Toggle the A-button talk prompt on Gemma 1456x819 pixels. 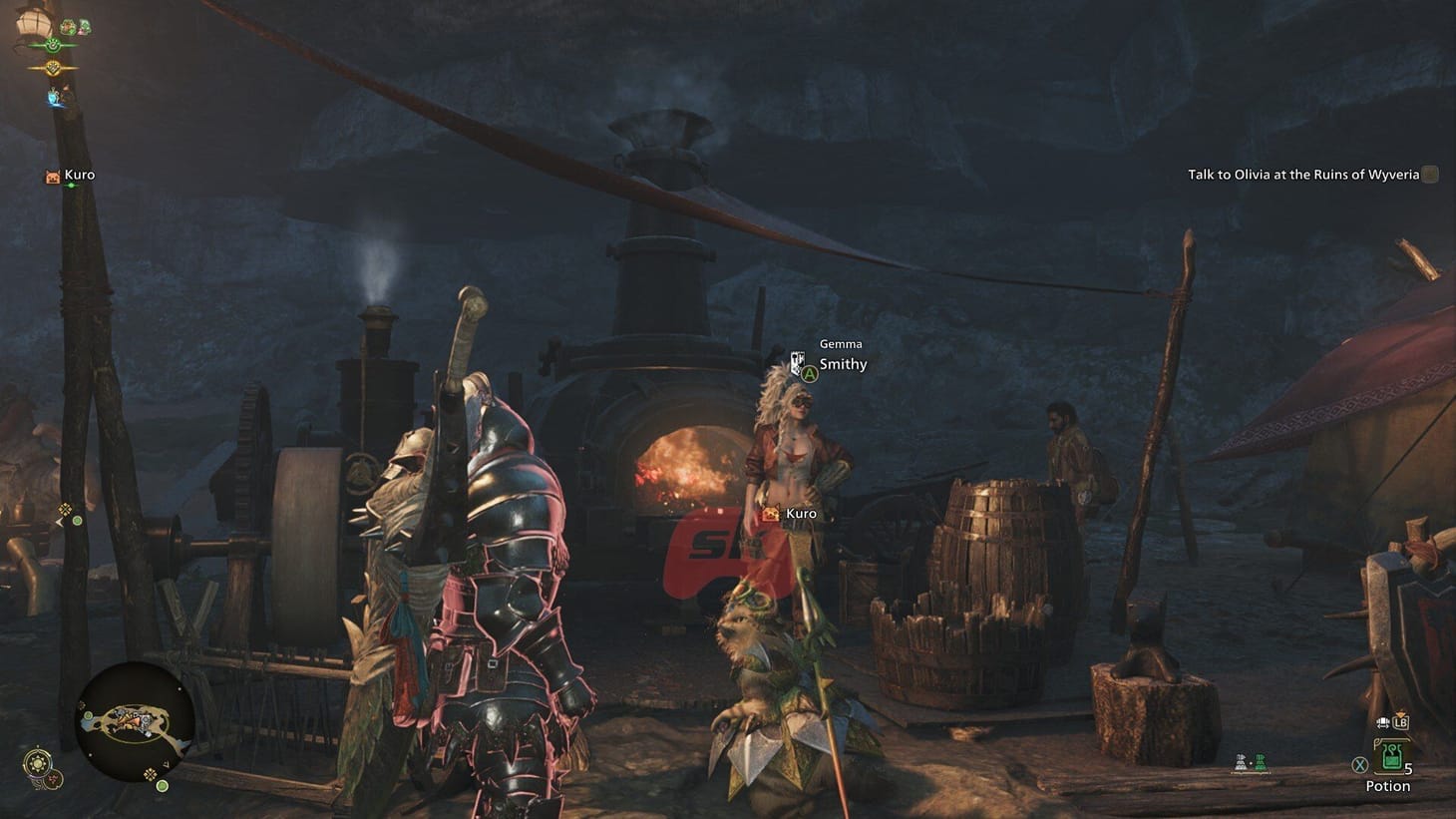810,373
